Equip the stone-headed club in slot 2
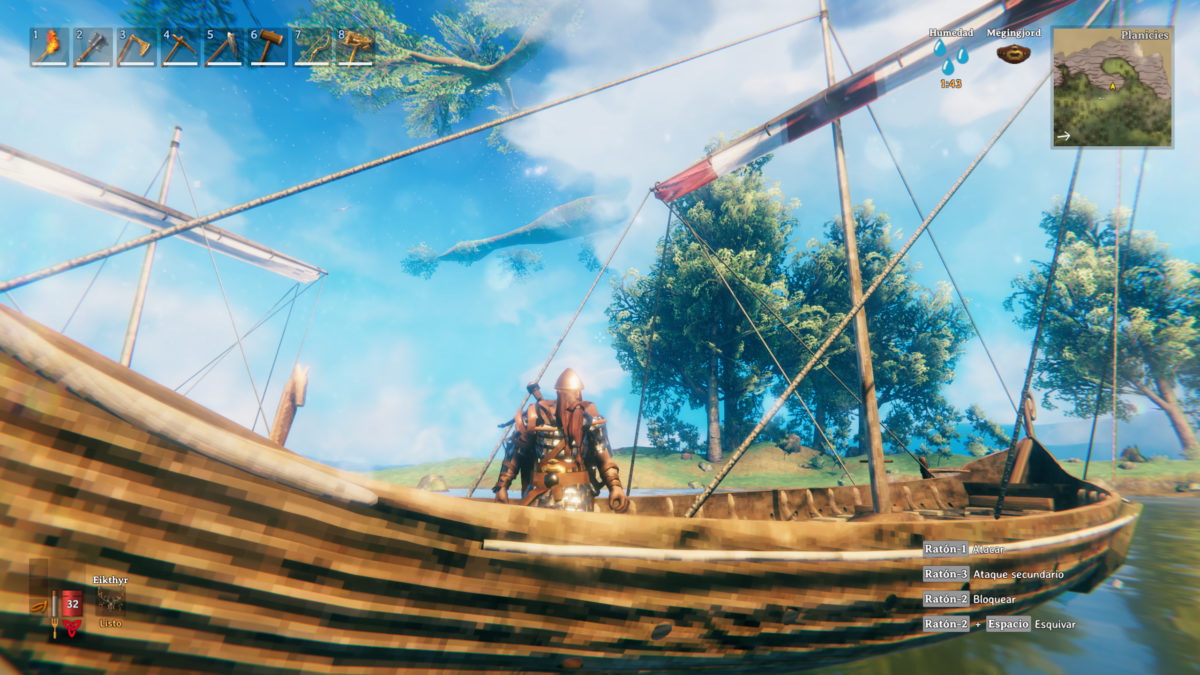 (93, 47)
